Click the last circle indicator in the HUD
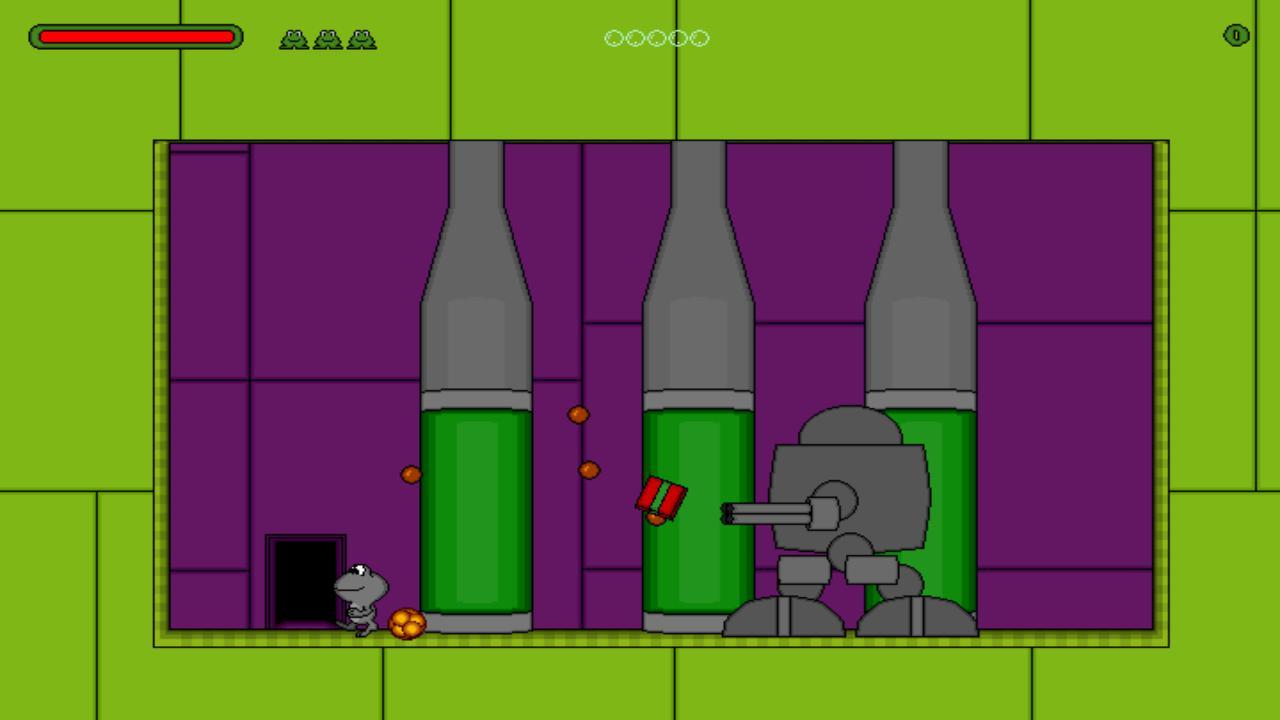This screenshot has height=720, width=1280. 698,38
